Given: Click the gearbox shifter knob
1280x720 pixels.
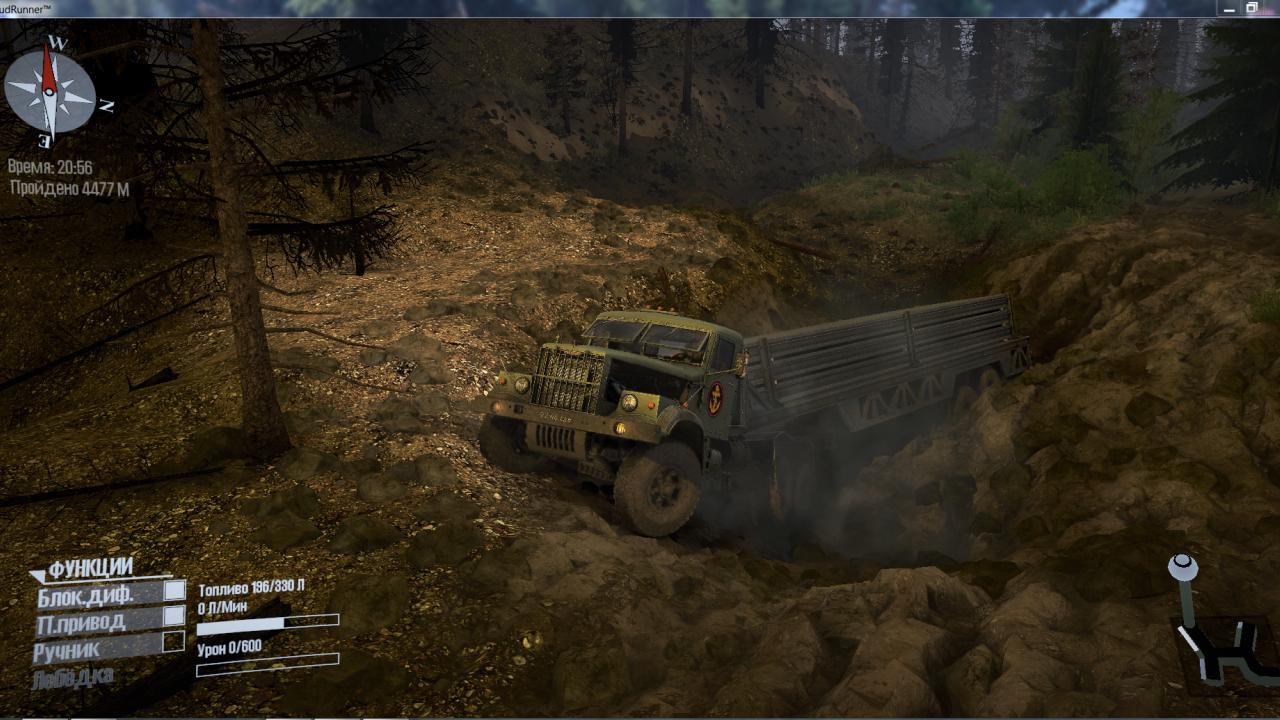Looking at the screenshot, I should [x=1183, y=568].
